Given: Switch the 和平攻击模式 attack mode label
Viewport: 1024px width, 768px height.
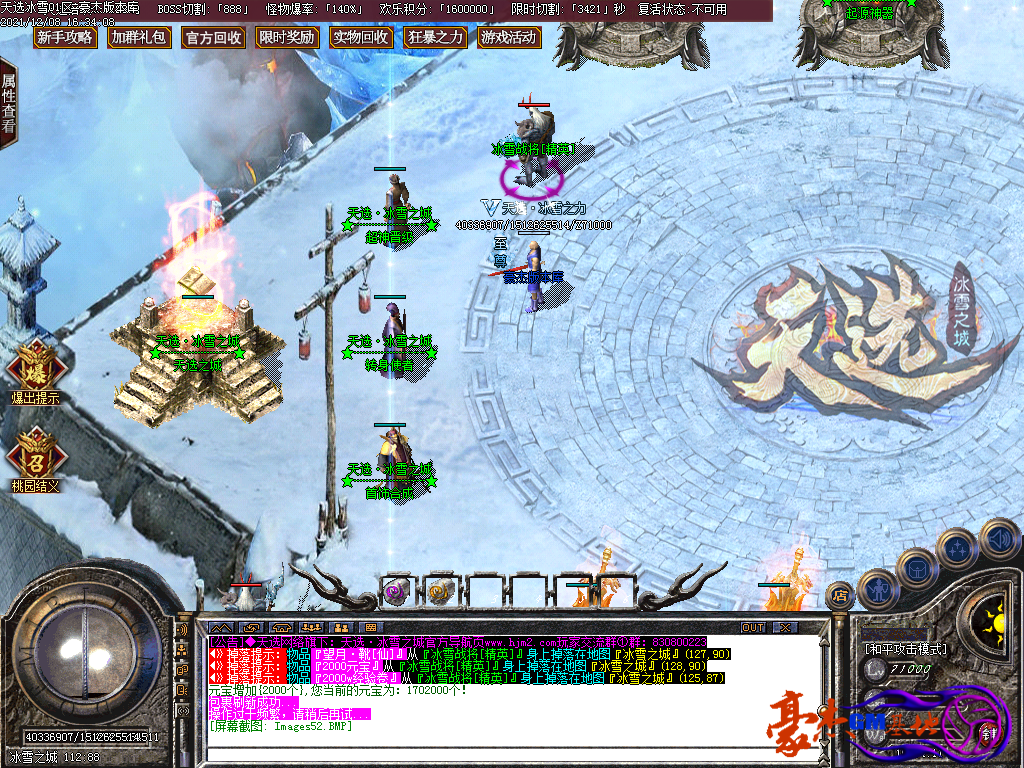Looking at the screenshot, I should pos(905,648).
